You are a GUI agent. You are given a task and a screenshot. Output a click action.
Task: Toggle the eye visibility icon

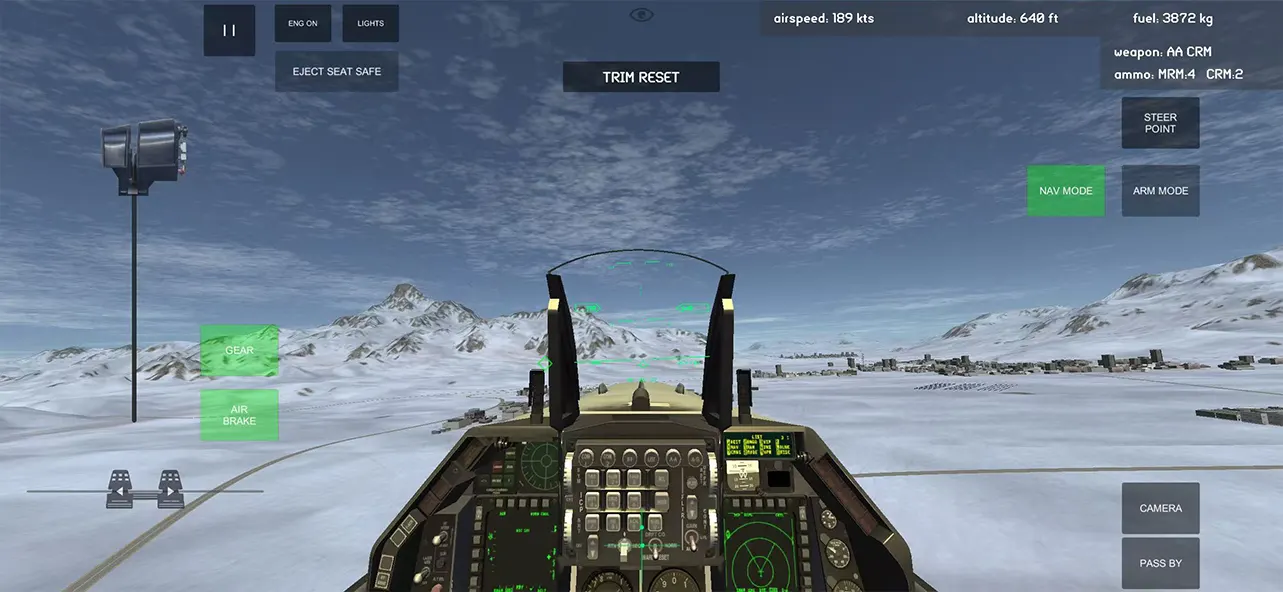[x=641, y=14]
